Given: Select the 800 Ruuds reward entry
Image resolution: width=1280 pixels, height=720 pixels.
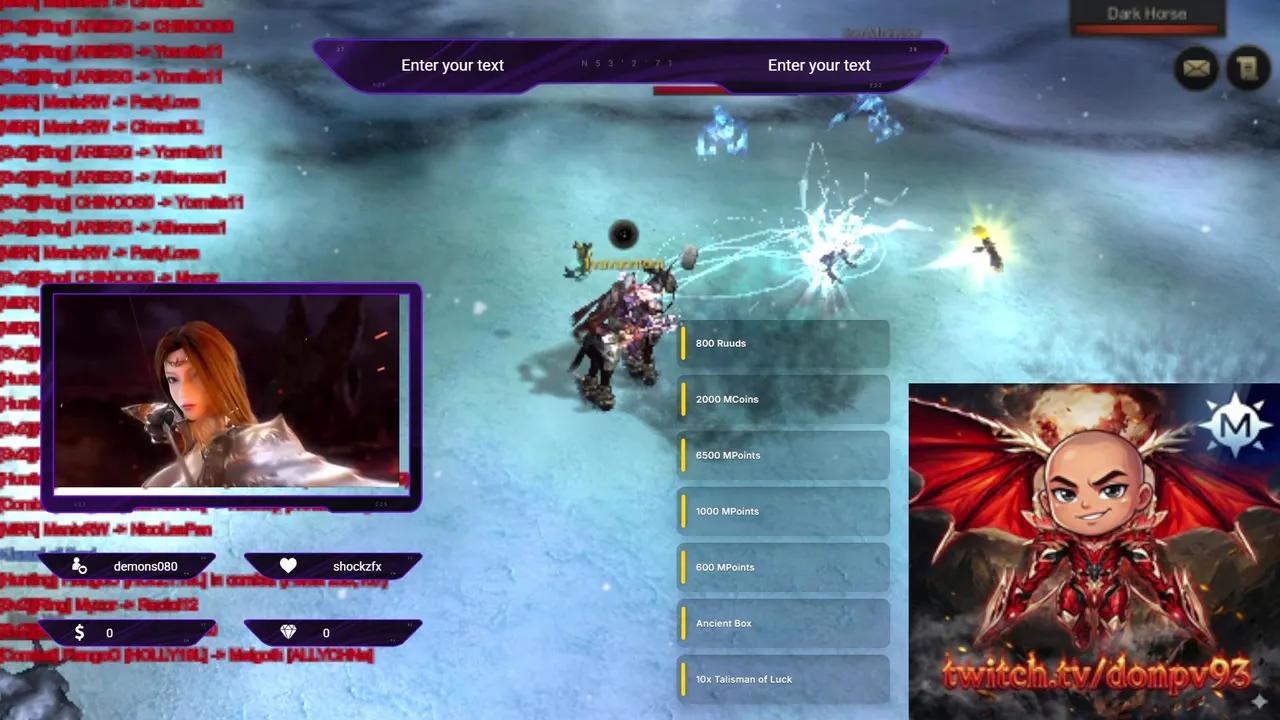Looking at the screenshot, I should pos(783,343).
